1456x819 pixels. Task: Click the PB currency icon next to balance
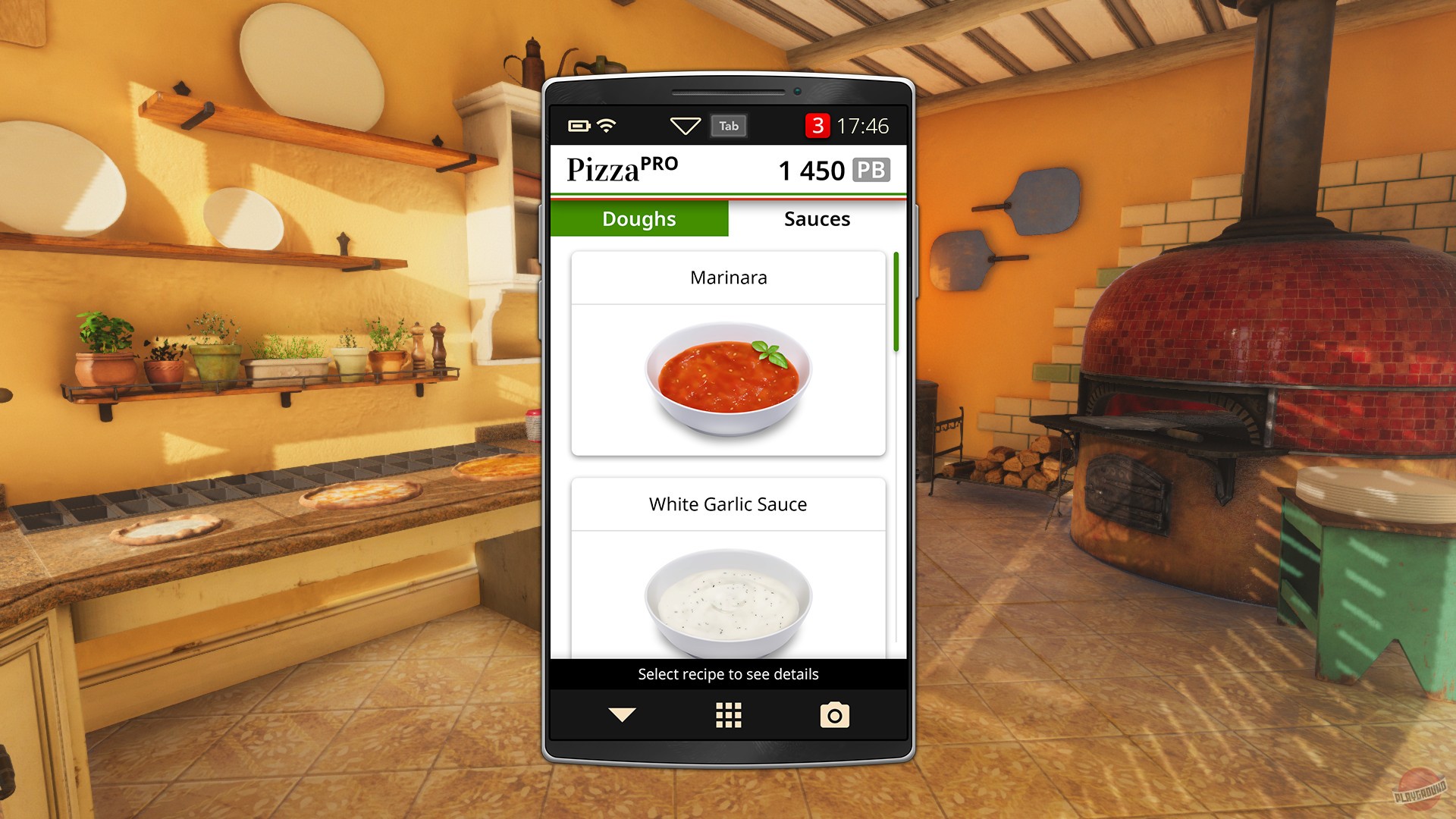pyautogui.click(x=873, y=171)
